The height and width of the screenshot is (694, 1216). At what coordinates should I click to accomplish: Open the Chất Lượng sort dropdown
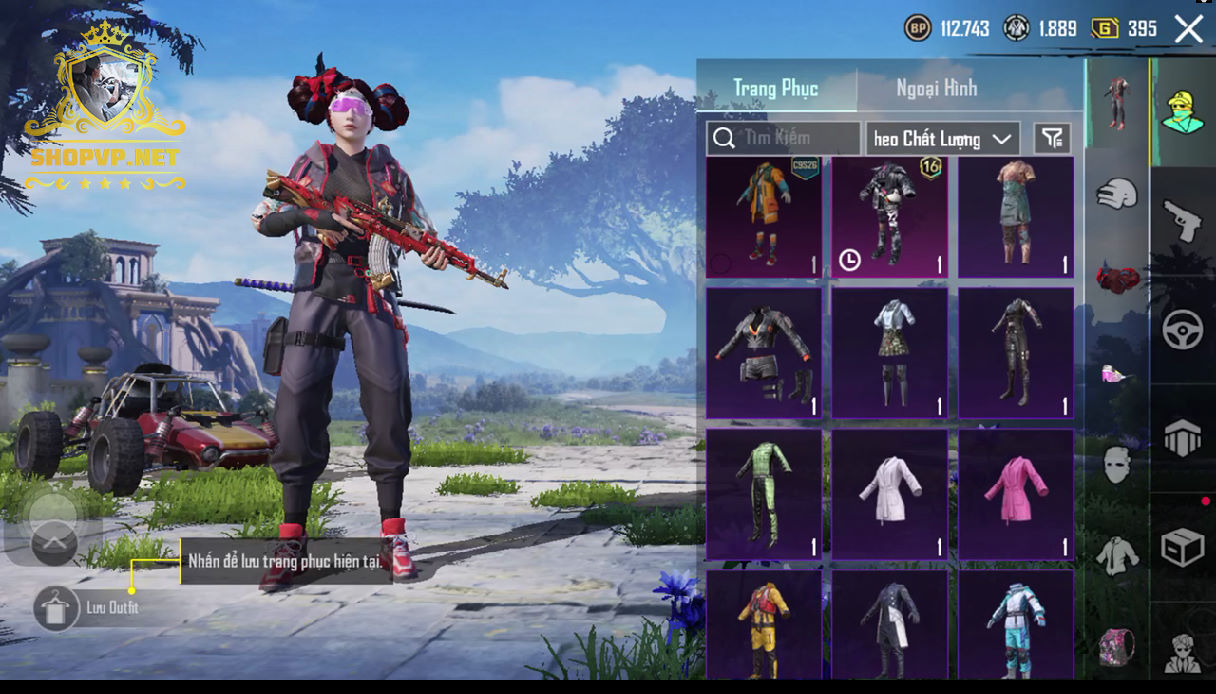[942, 139]
